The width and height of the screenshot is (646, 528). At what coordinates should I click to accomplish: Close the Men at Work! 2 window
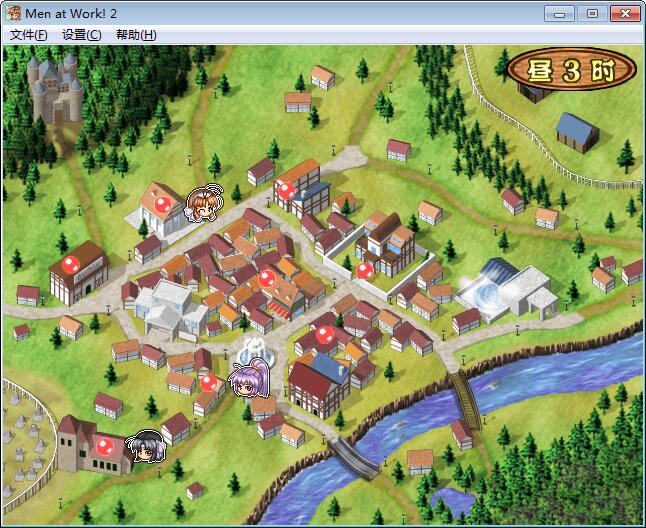tap(624, 13)
